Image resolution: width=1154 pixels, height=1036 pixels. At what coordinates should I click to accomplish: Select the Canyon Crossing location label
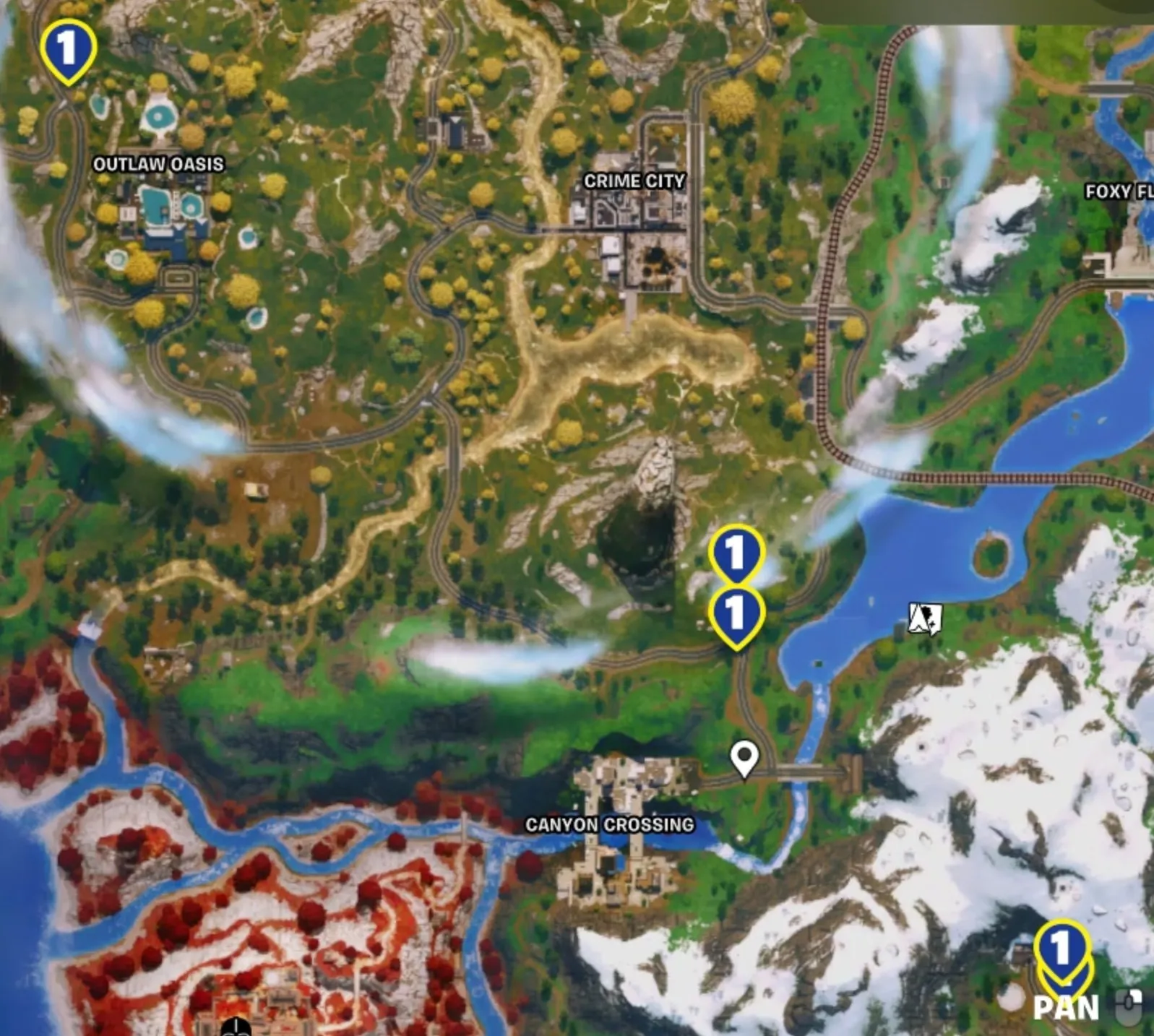pyautogui.click(x=609, y=824)
